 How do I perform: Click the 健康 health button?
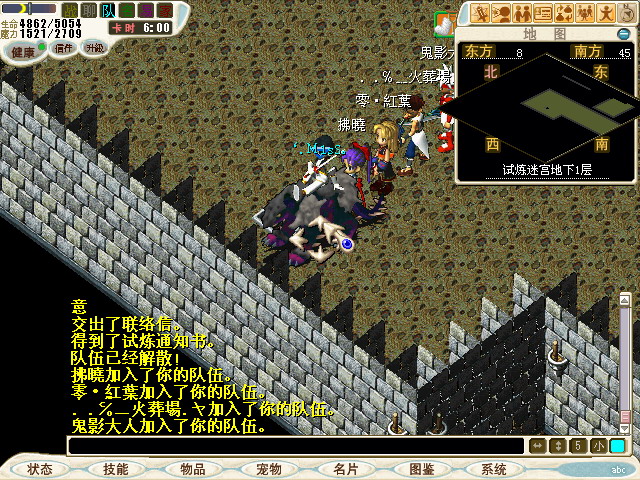[24, 50]
